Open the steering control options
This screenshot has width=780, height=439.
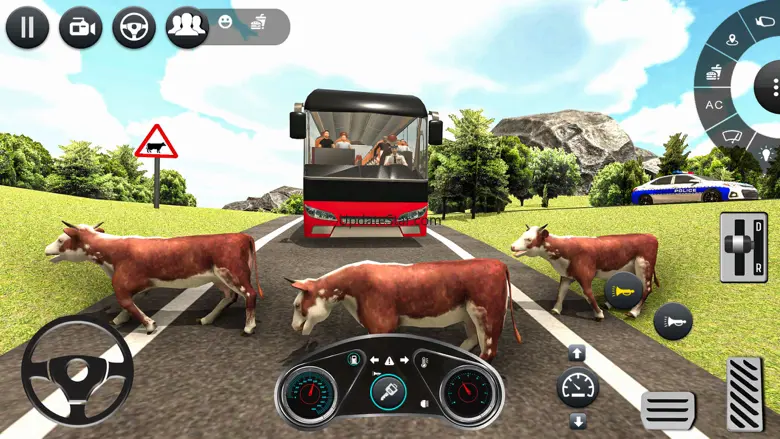(133, 27)
